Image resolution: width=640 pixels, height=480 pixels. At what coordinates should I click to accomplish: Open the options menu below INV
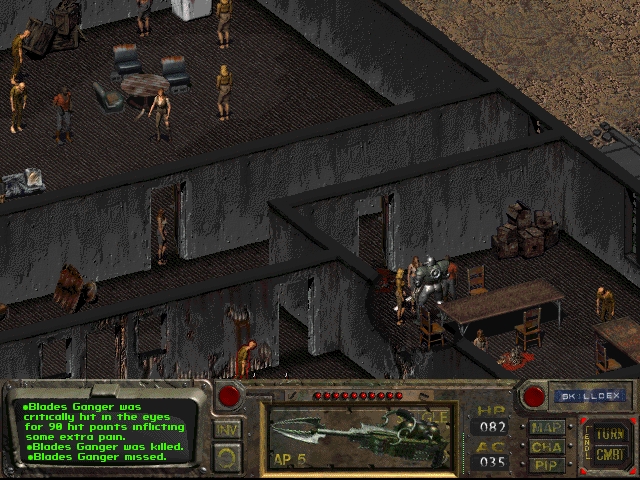(x=227, y=457)
